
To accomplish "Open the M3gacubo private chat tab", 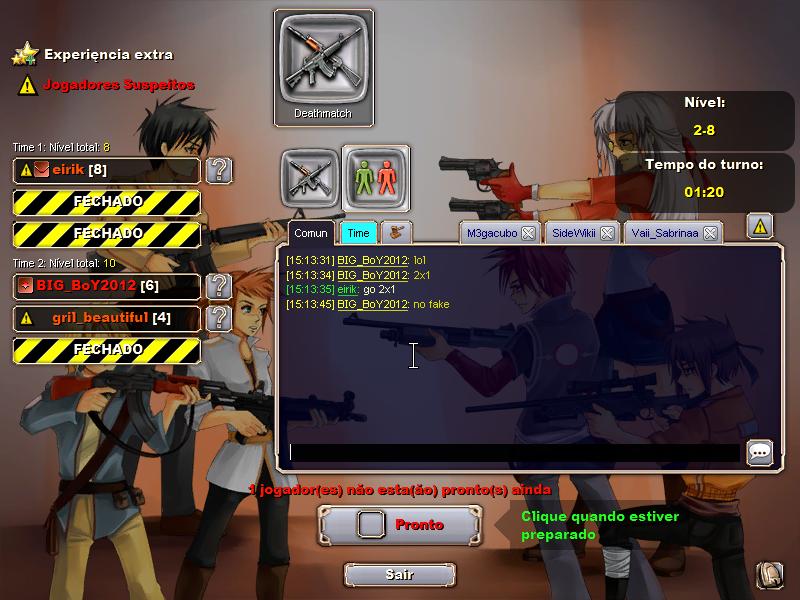I will [x=490, y=233].
